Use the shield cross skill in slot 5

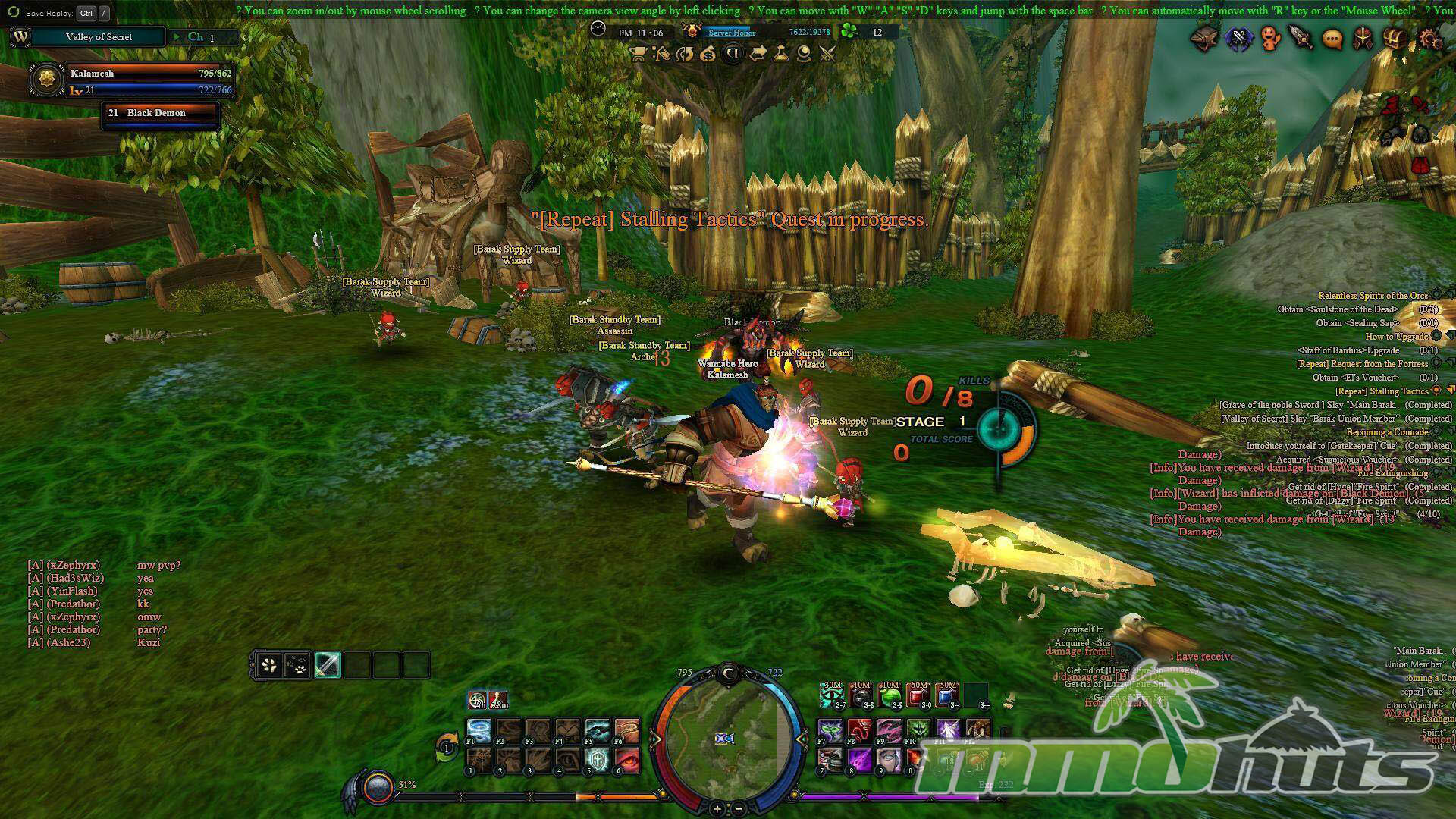[x=598, y=759]
